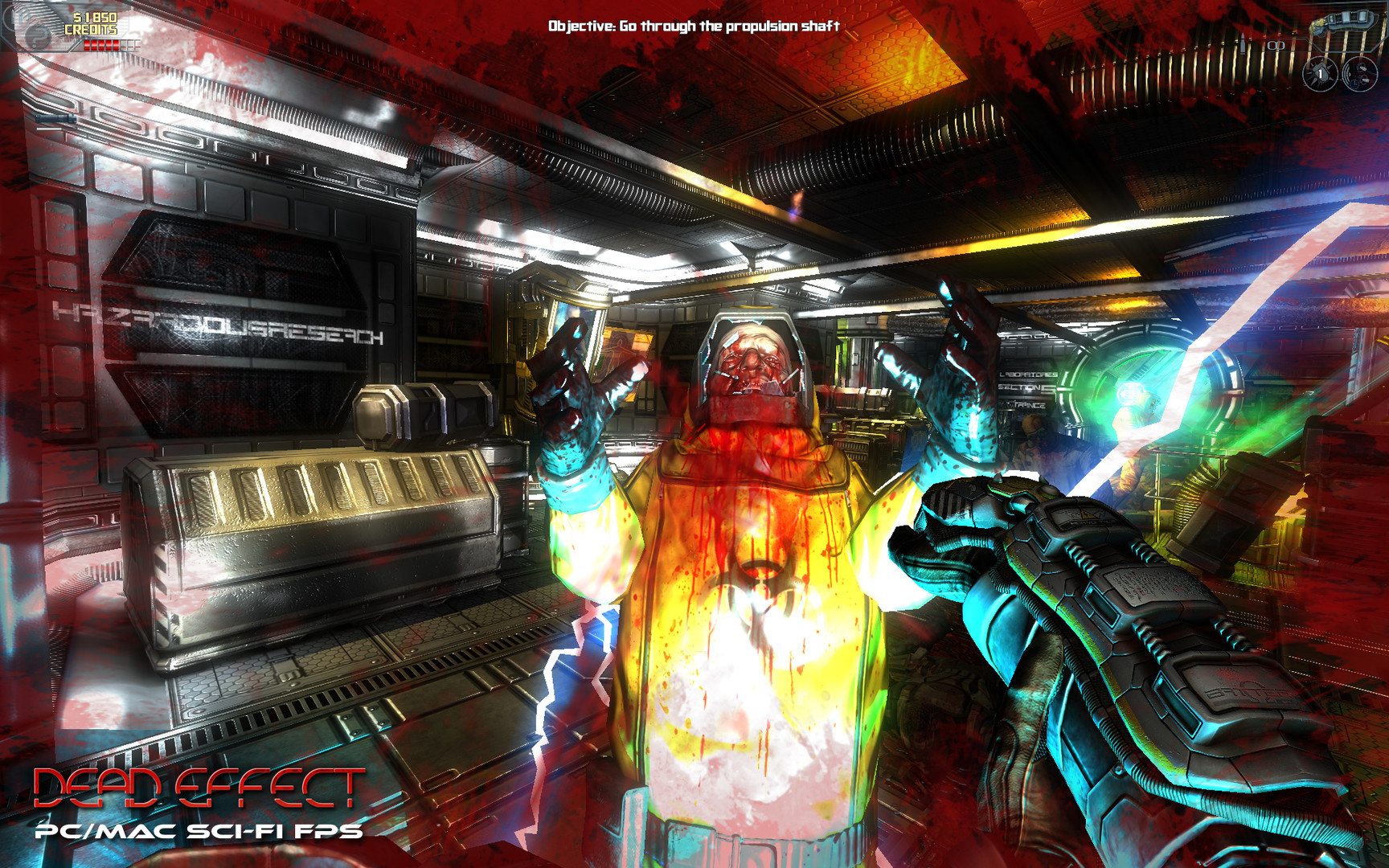
Task: Click the $1850 credits counter
Action: tap(95, 22)
